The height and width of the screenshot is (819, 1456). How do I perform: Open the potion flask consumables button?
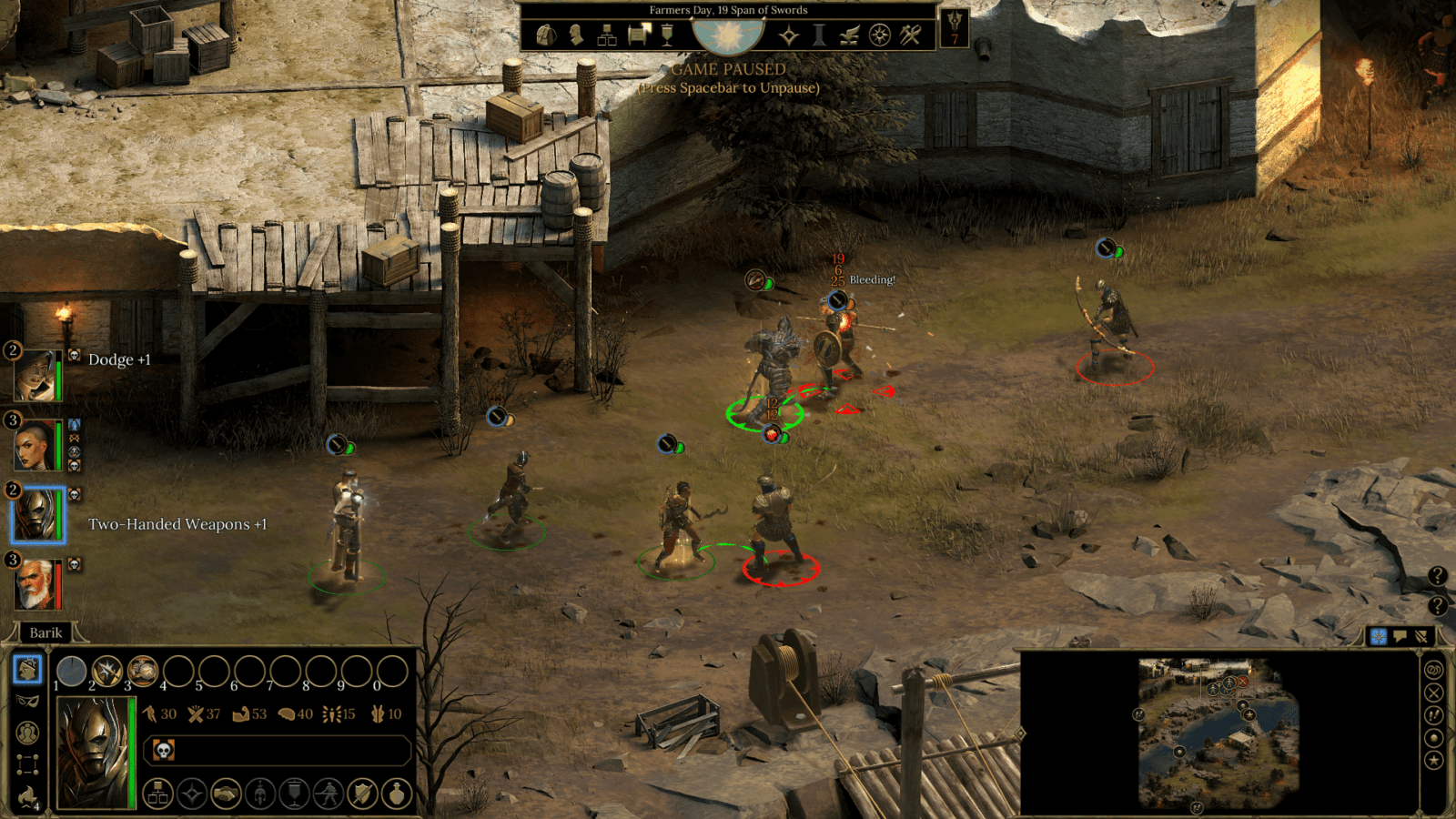[x=397, y=794]
